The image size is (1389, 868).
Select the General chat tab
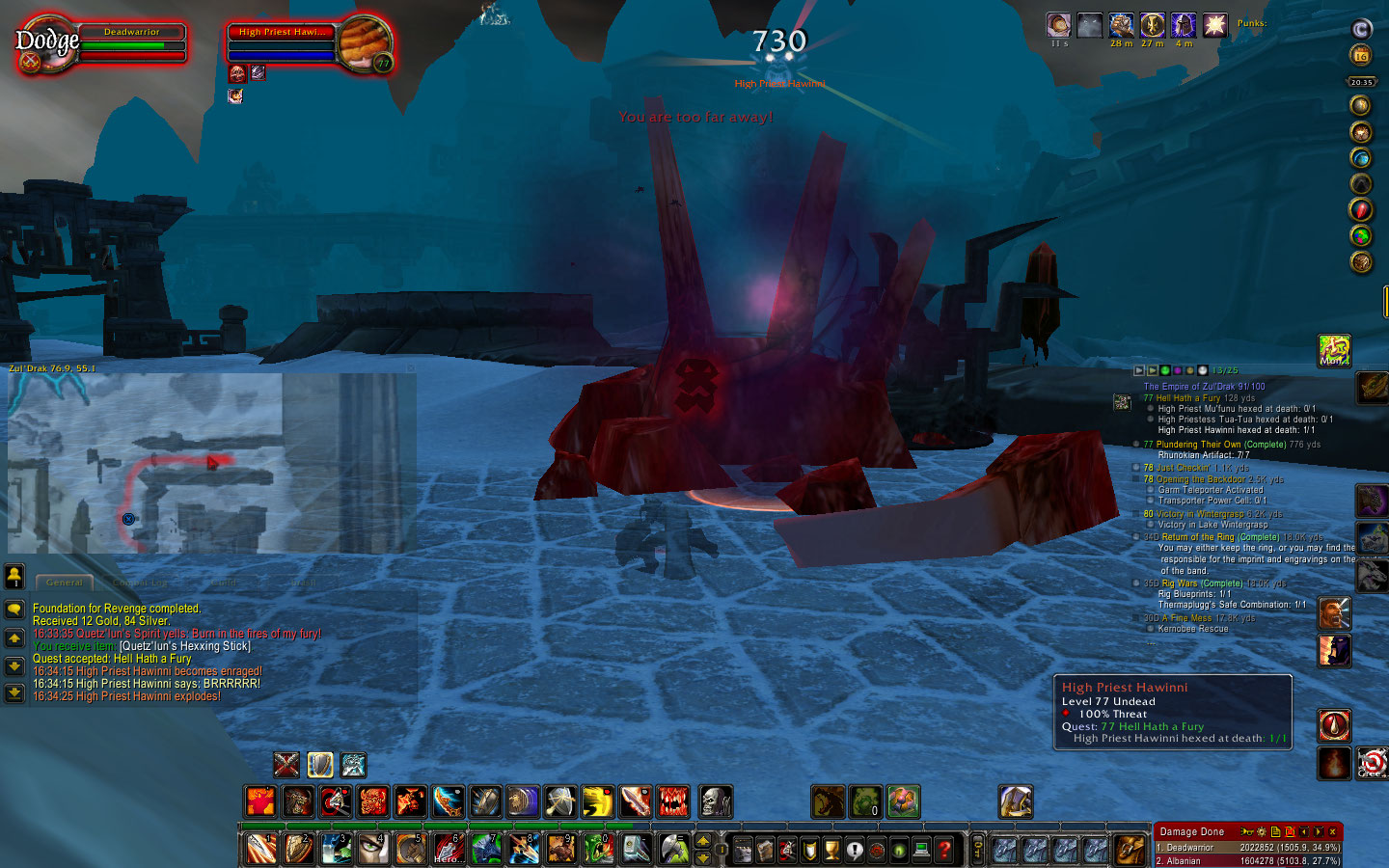click(65, 582)
